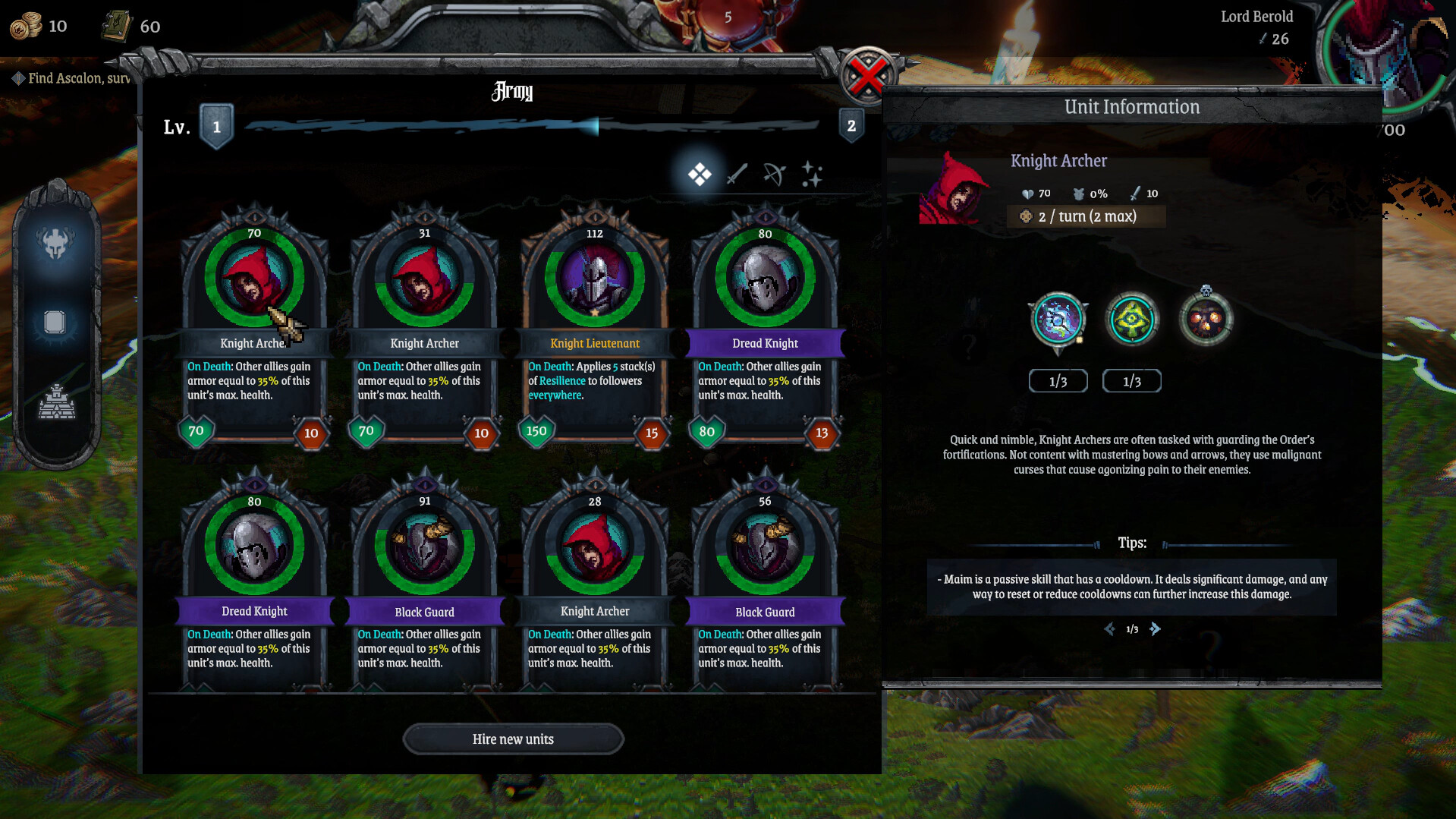Switch to the Army tab header
The width and height of the screenshot is (1456, 819).
coord(512,93)
